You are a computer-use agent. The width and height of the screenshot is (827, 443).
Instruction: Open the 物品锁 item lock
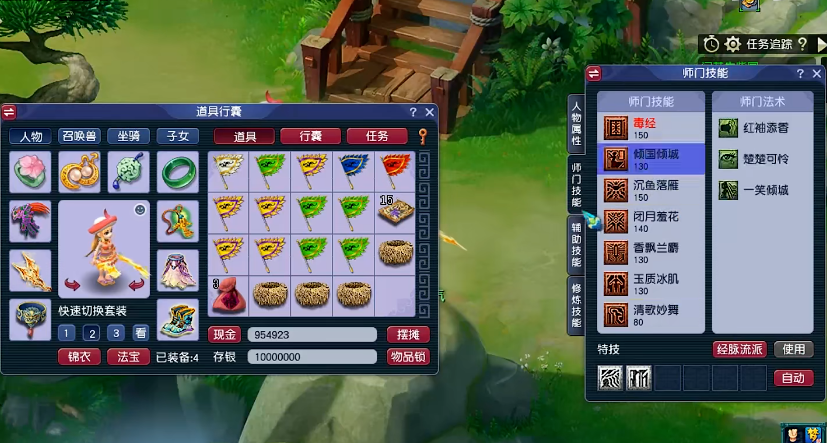click(x=408, y=356)
